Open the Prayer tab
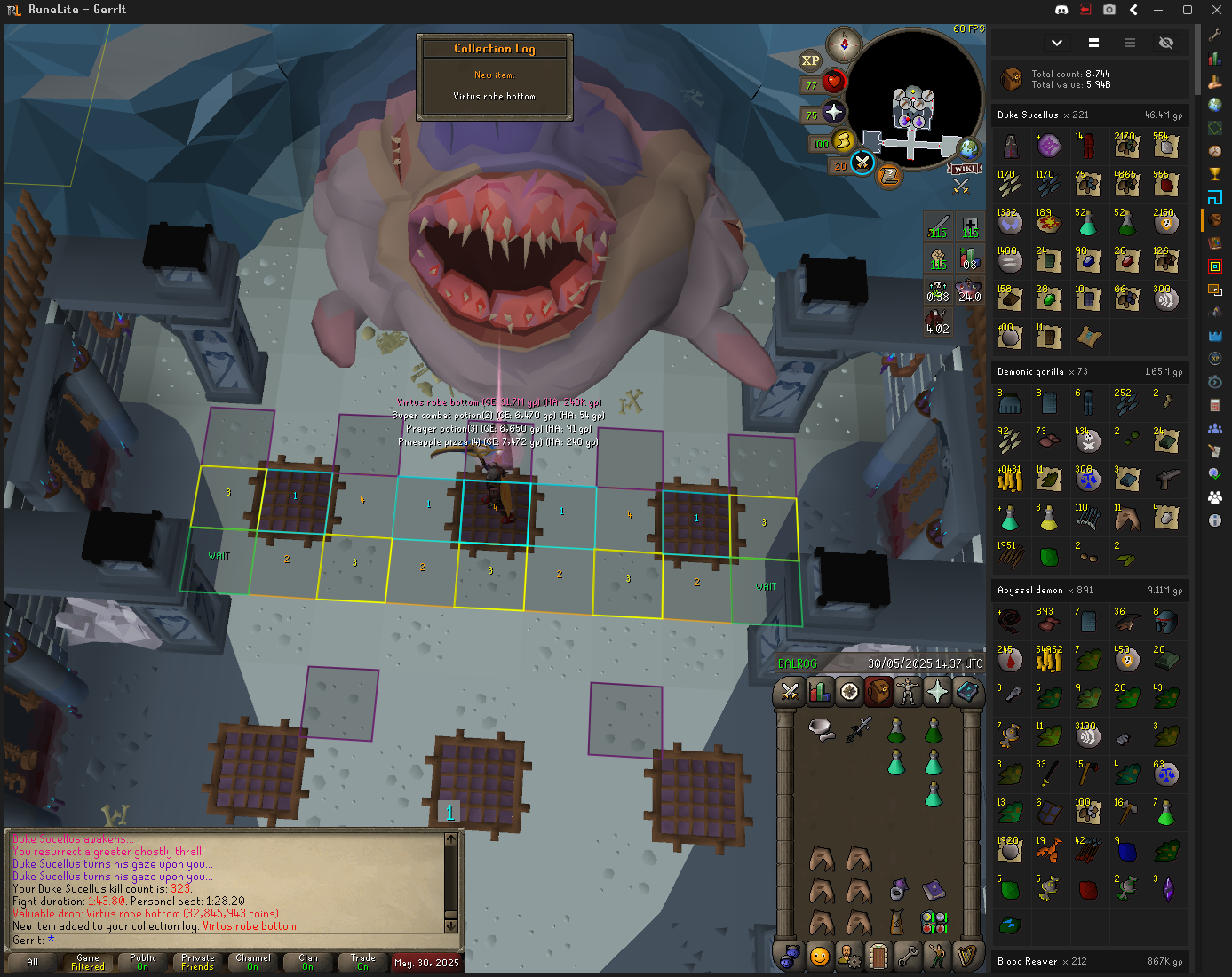The height and width of the screenshot is (977, 1232). point(937,691)
